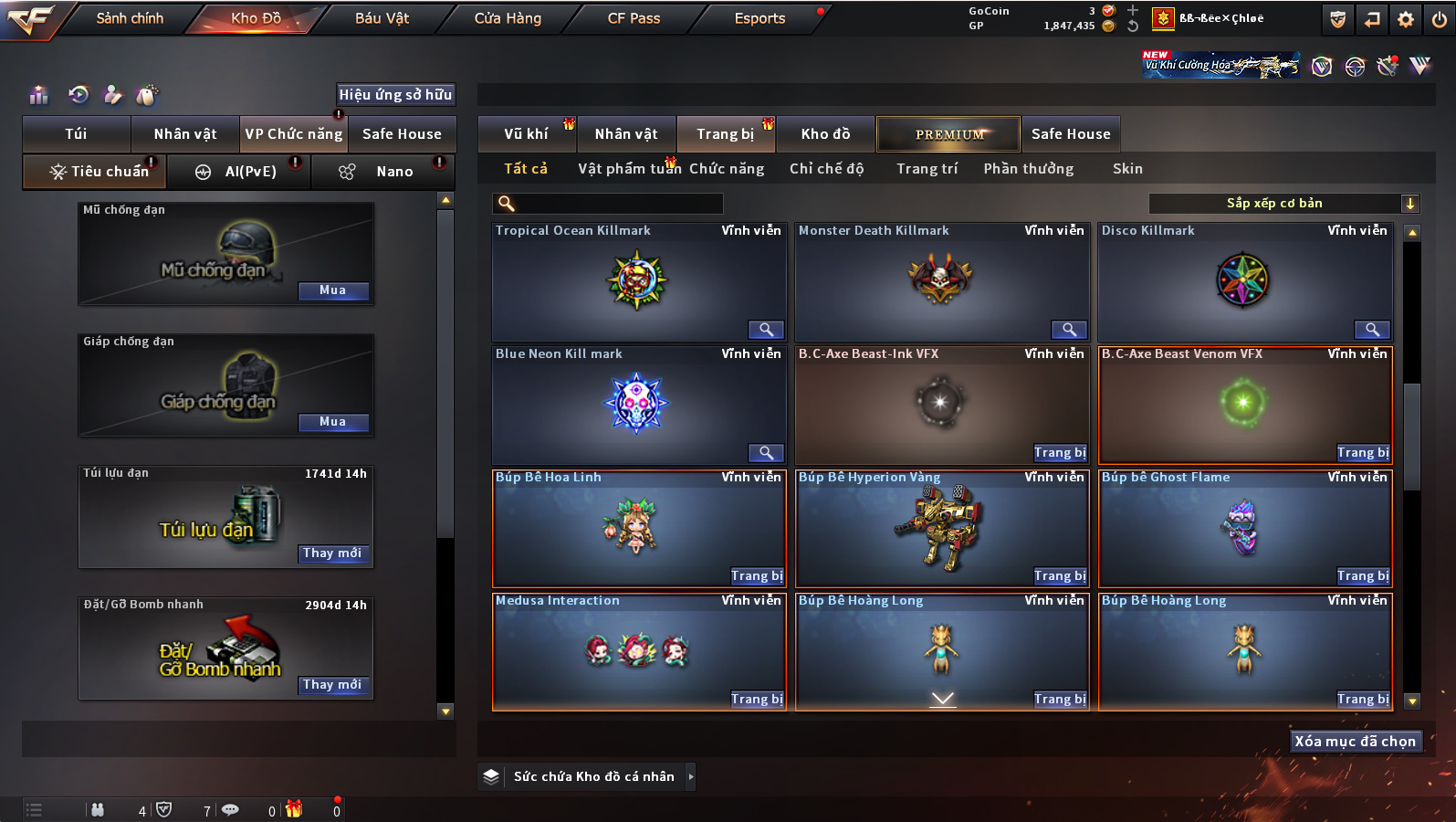Screen dimensions: 1456x822
Task: Buy the Mũ chống đạn helmet
Action: pyautogui.click(x=332, y=290)
